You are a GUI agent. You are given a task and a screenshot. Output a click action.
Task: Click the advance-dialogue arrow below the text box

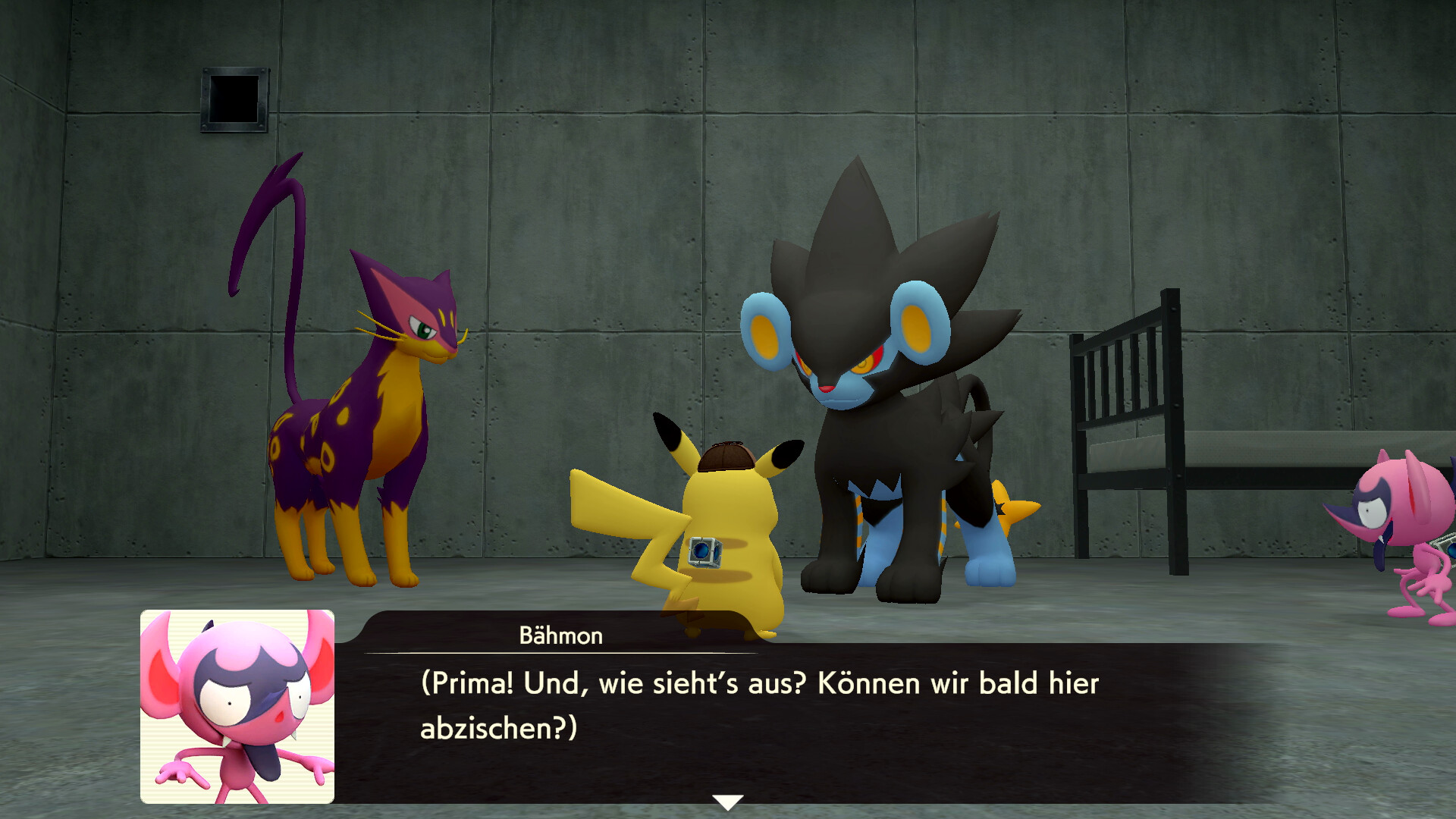pyautogui.click(x=728, y=799)
